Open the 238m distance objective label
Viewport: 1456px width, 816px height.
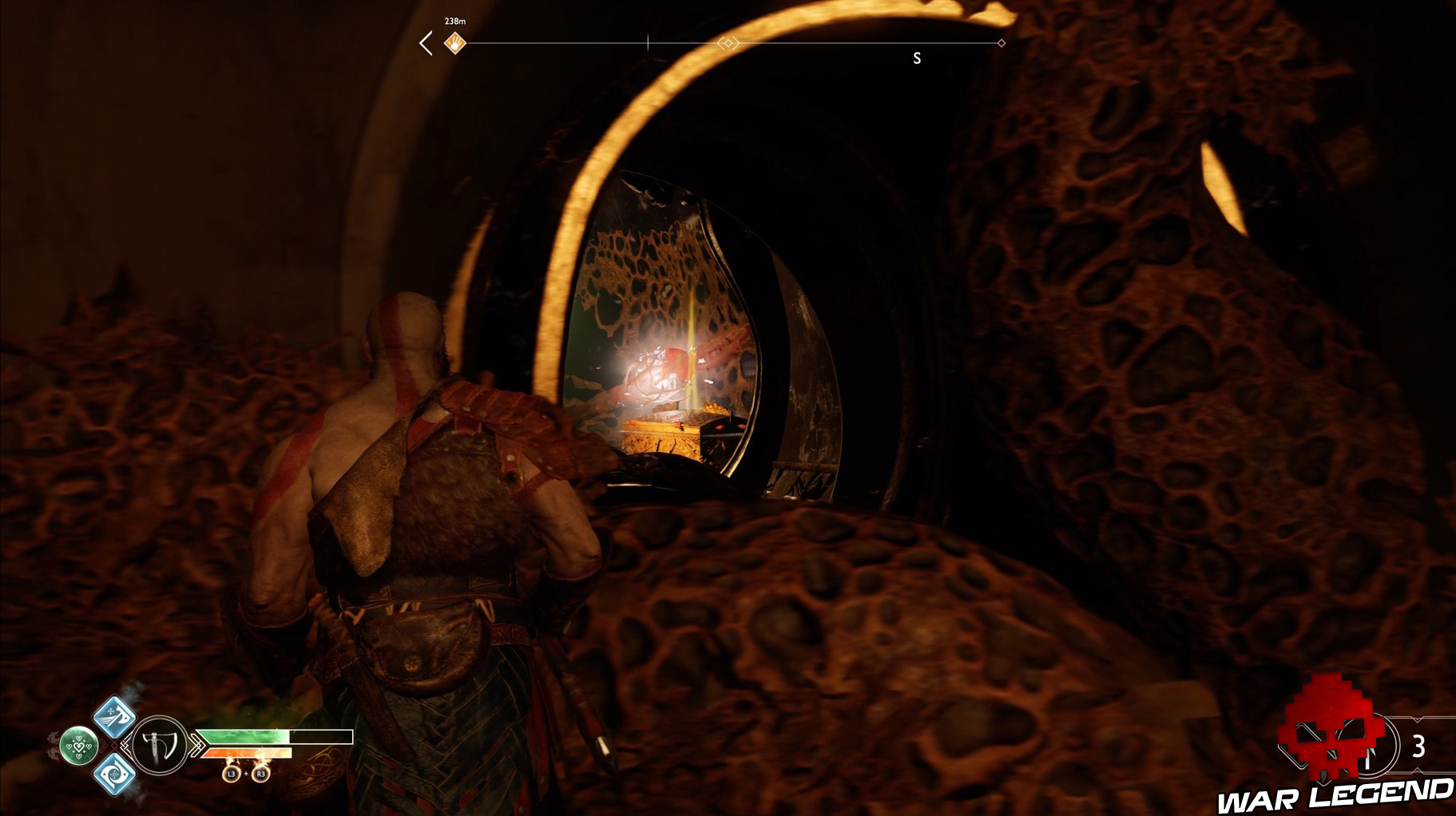pyautogui.click(x=455, y=22)
